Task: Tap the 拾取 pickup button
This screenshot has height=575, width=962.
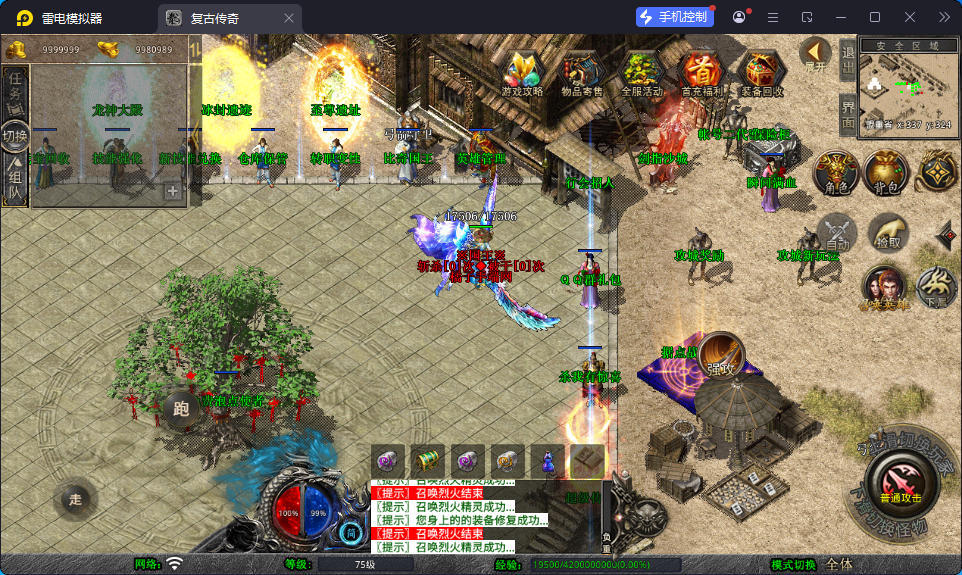Action: point(888,233)
